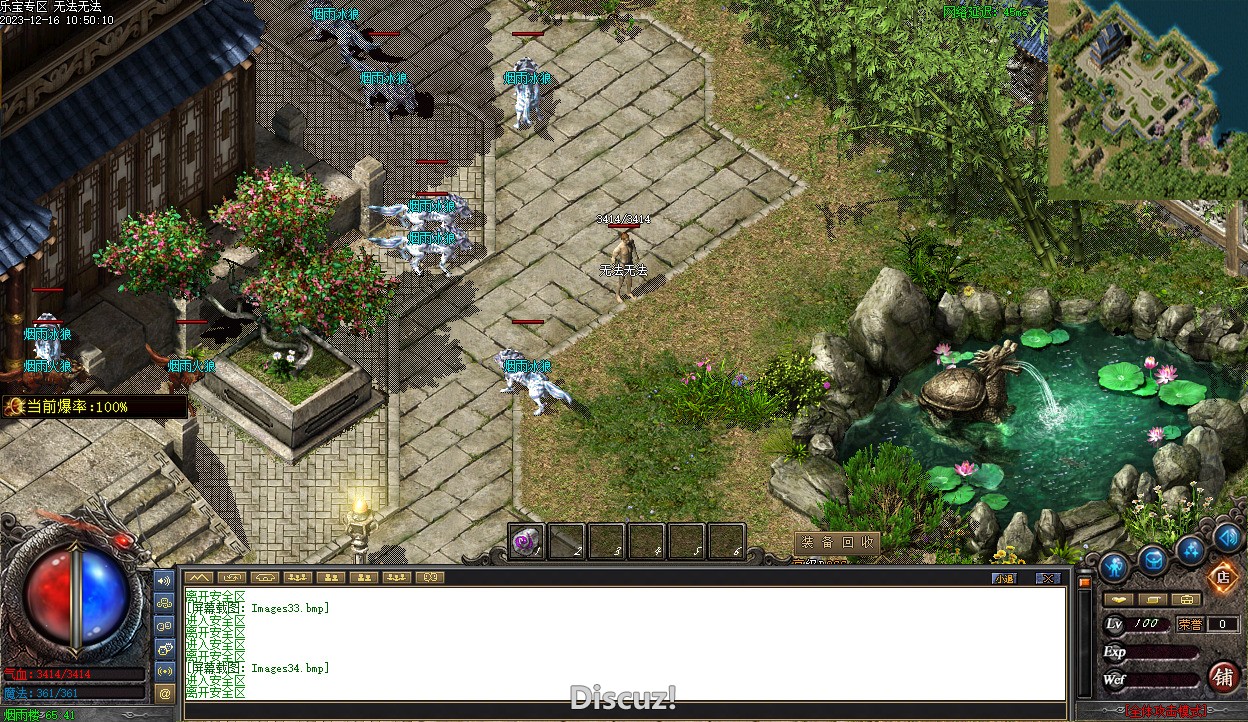Click the @ button beside the chat
This screenshot has width=1248, height=722.
pos(165,692)
